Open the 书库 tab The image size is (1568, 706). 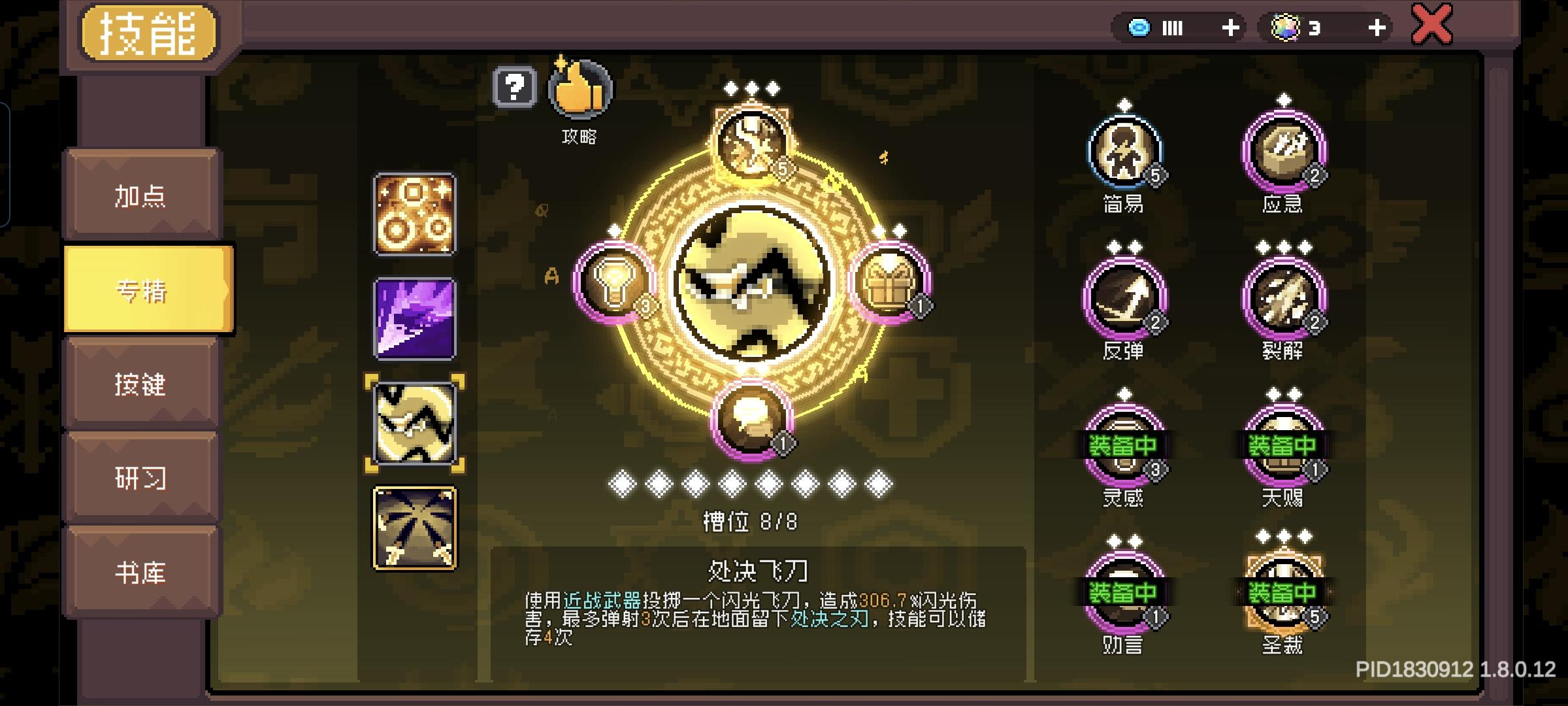(142, 572)
